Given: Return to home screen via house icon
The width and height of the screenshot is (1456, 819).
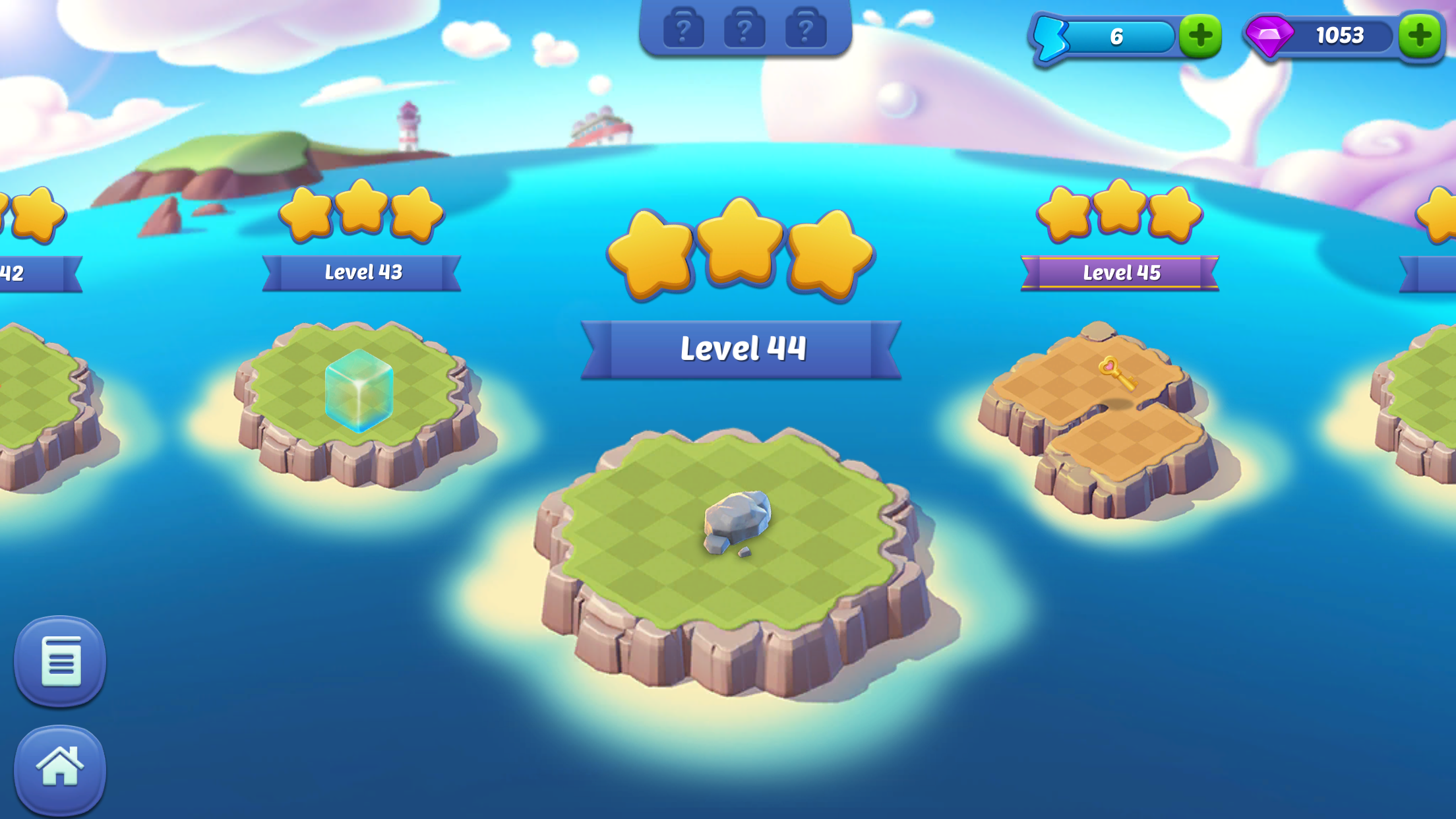Looking at the screenshot, I should (x=60, y=767).
